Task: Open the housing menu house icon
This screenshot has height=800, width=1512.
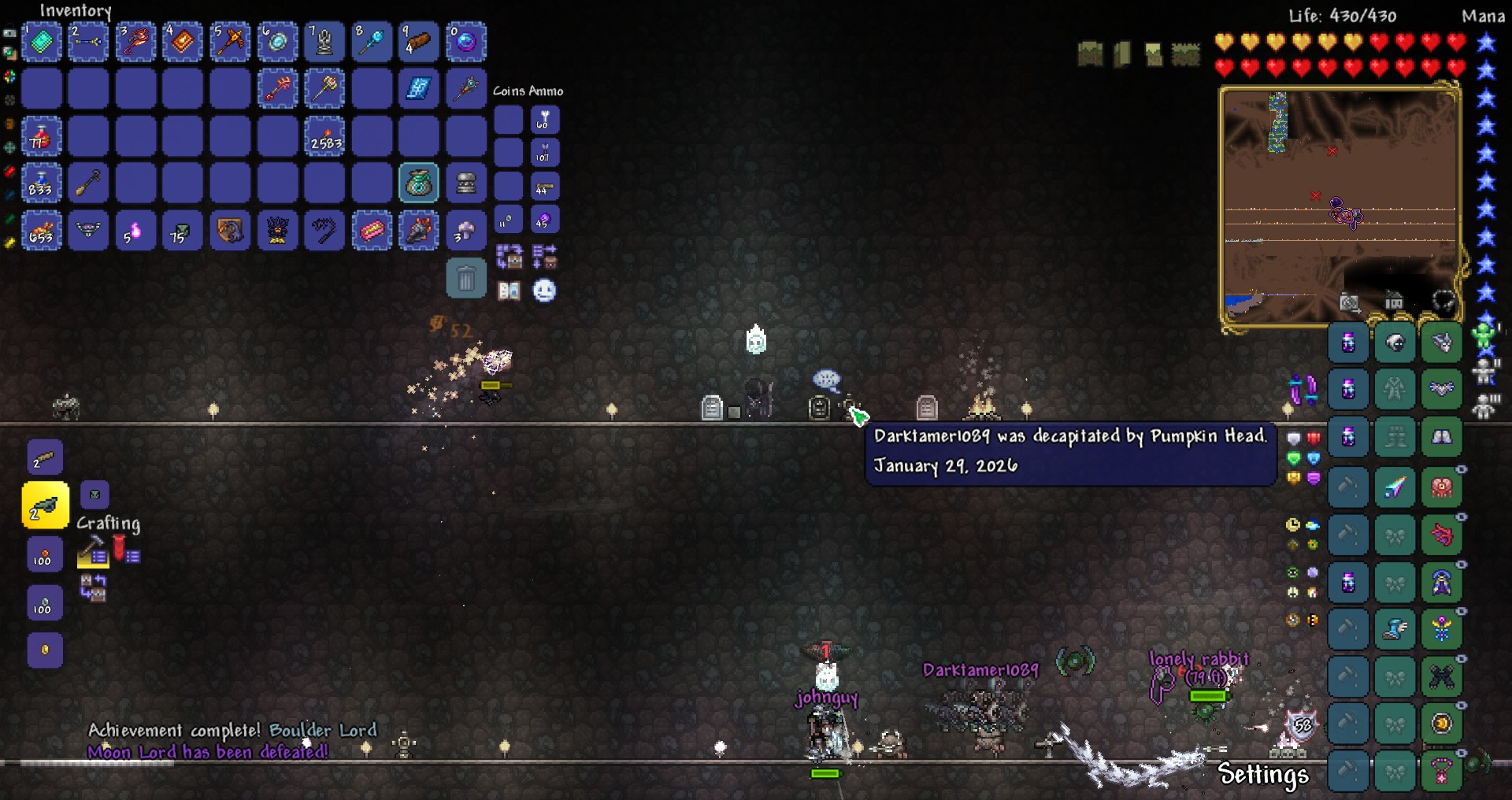Action: [x=1394, y=301]
